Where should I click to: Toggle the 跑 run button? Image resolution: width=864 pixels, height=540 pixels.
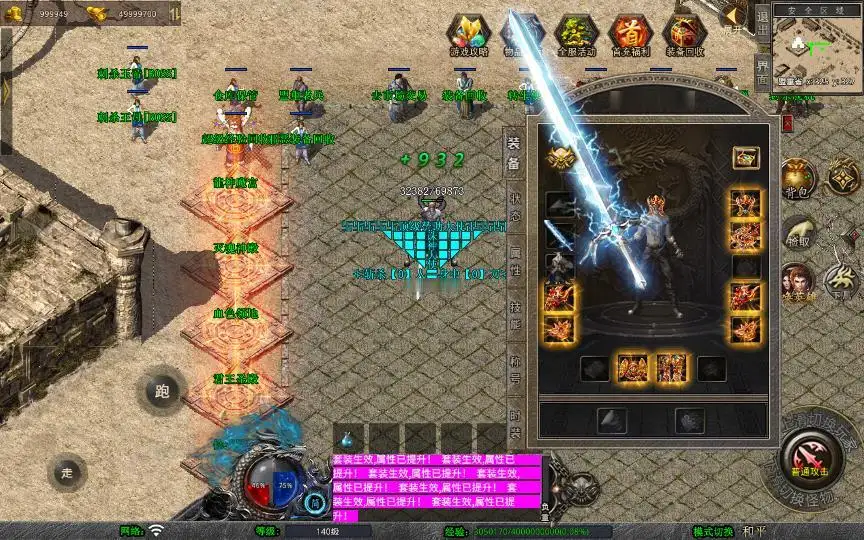[x=161, y=391]
